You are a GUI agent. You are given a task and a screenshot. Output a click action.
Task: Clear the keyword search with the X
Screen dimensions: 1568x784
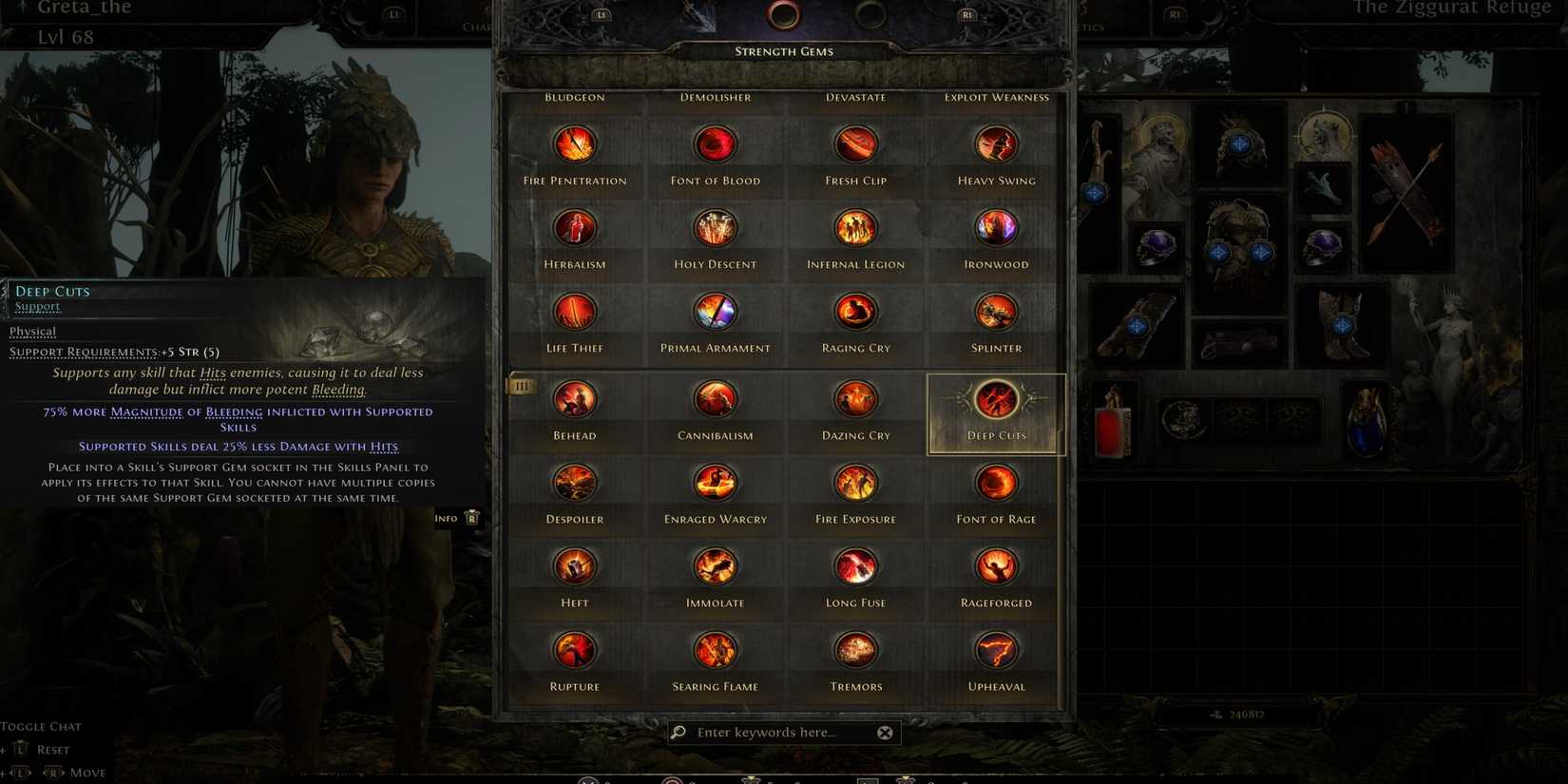coord(885,732)
